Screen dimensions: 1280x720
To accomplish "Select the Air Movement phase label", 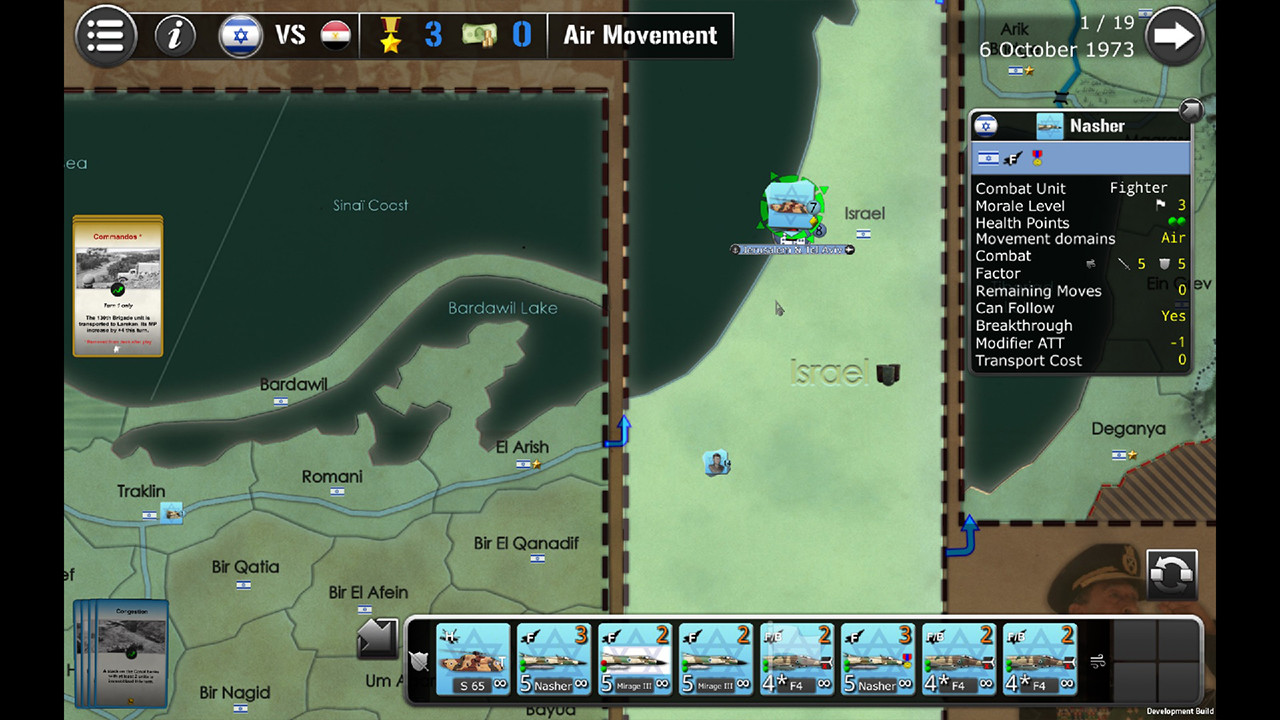I will pos(640,35).
